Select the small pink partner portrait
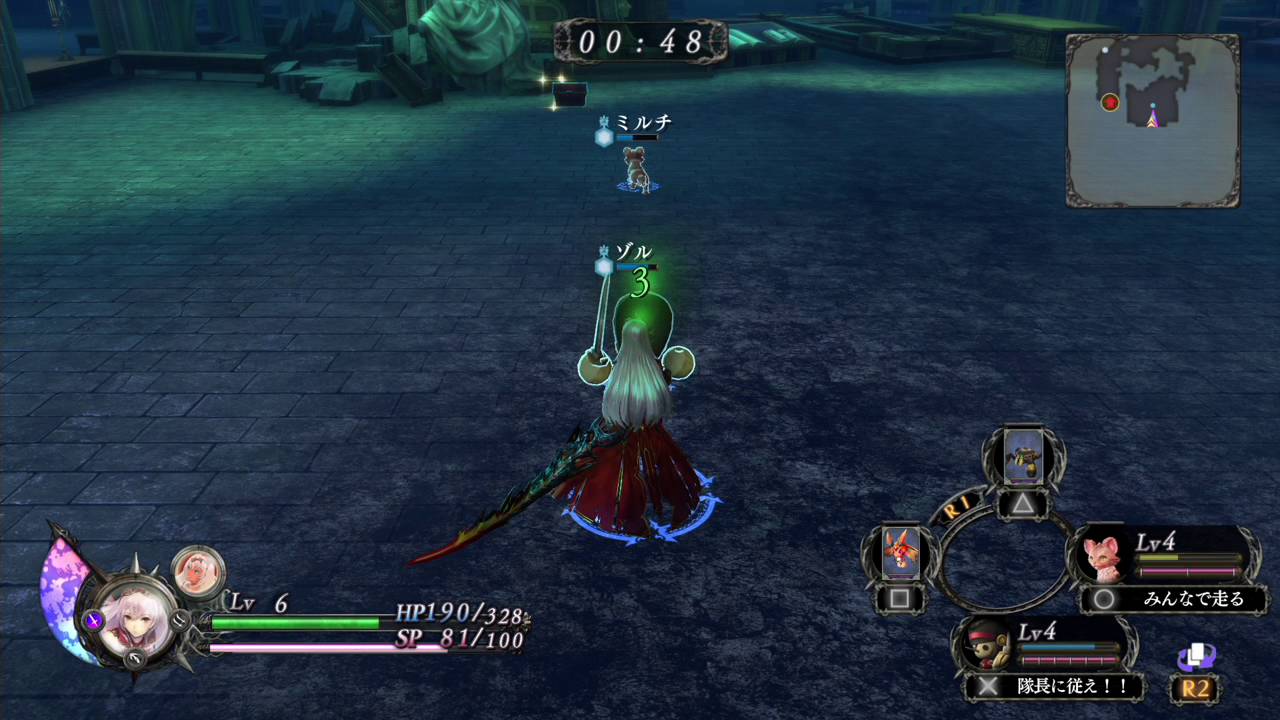This screenshot has height=720, width=1280. click(197, 571)
